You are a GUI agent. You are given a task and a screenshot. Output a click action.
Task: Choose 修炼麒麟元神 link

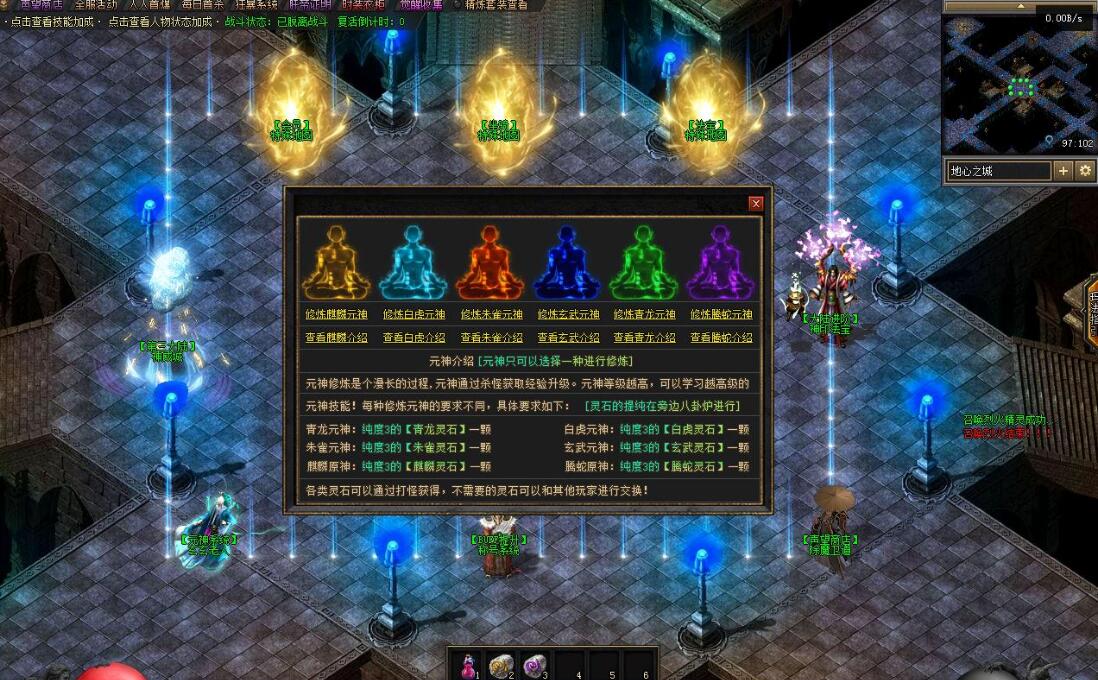pyautogui.click(x=336, y=314)
